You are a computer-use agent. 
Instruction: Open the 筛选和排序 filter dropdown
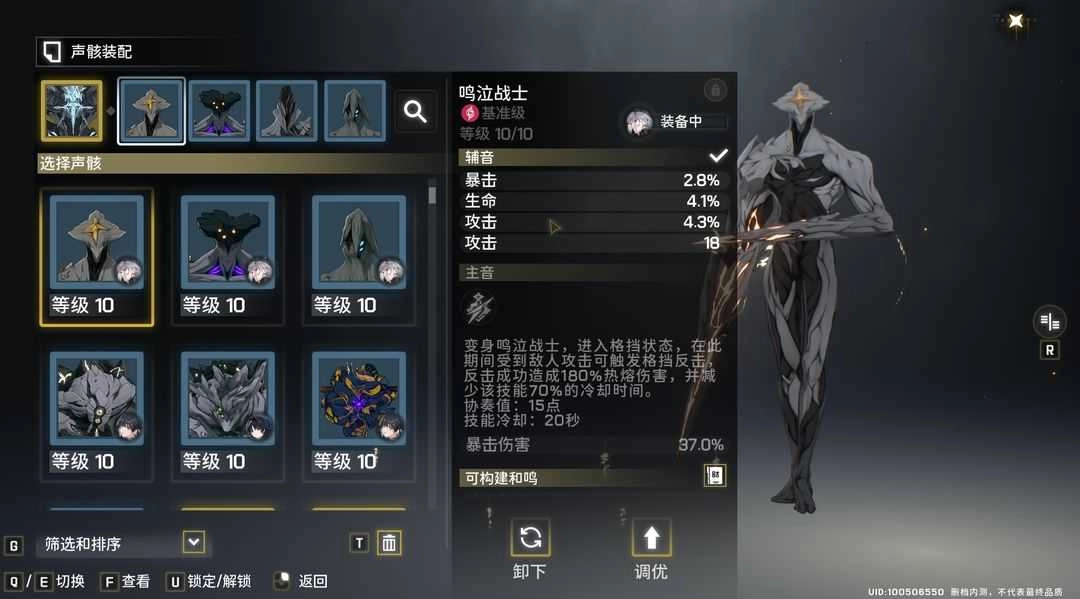[x=194, y=543]
